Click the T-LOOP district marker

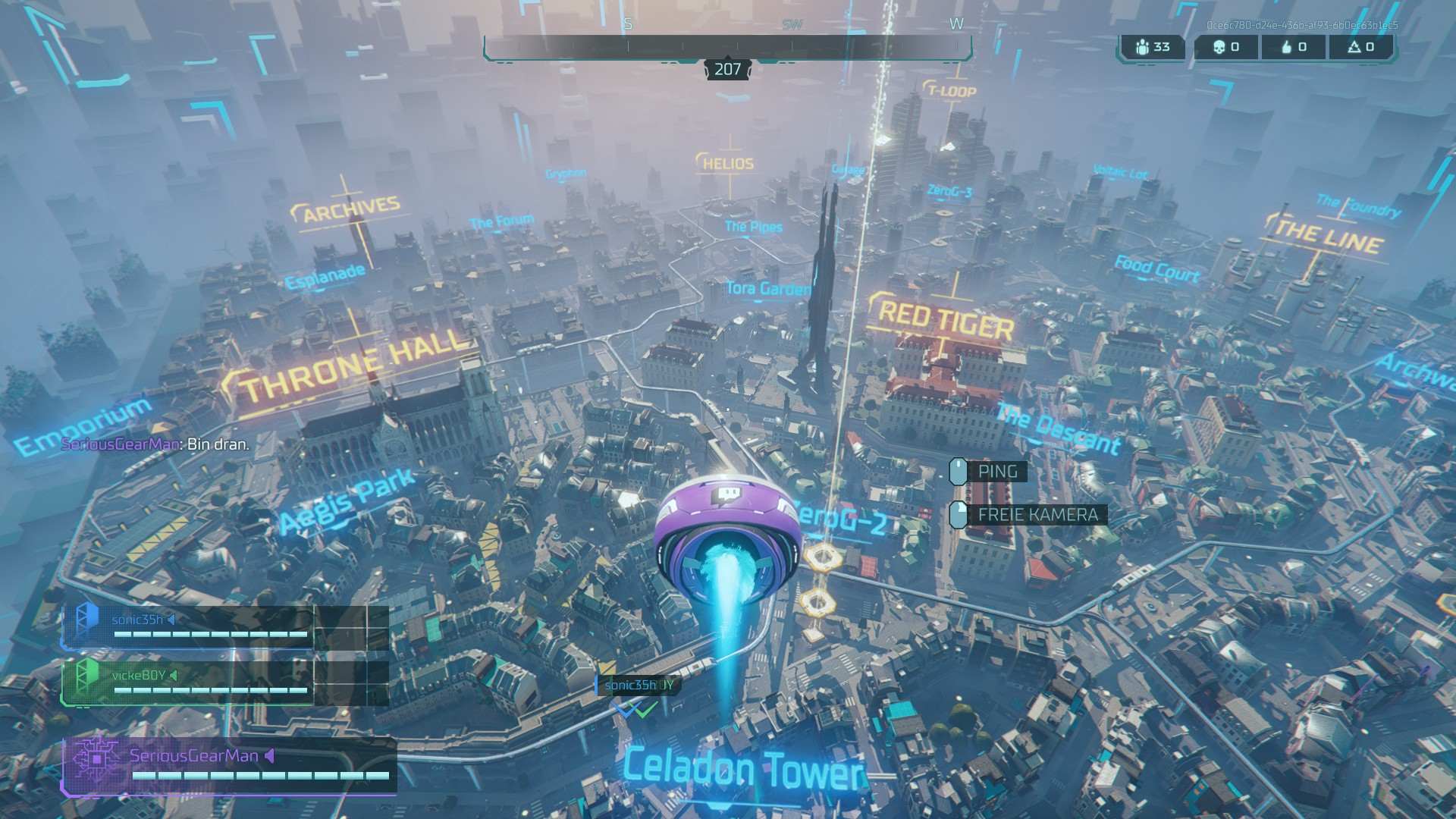point(951,91)
